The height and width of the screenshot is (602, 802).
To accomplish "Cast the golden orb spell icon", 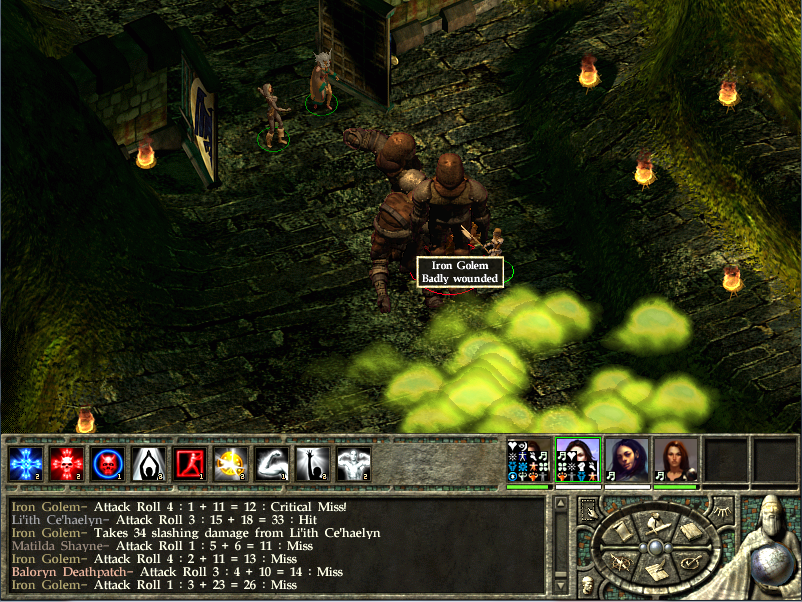I will [231, 464].
